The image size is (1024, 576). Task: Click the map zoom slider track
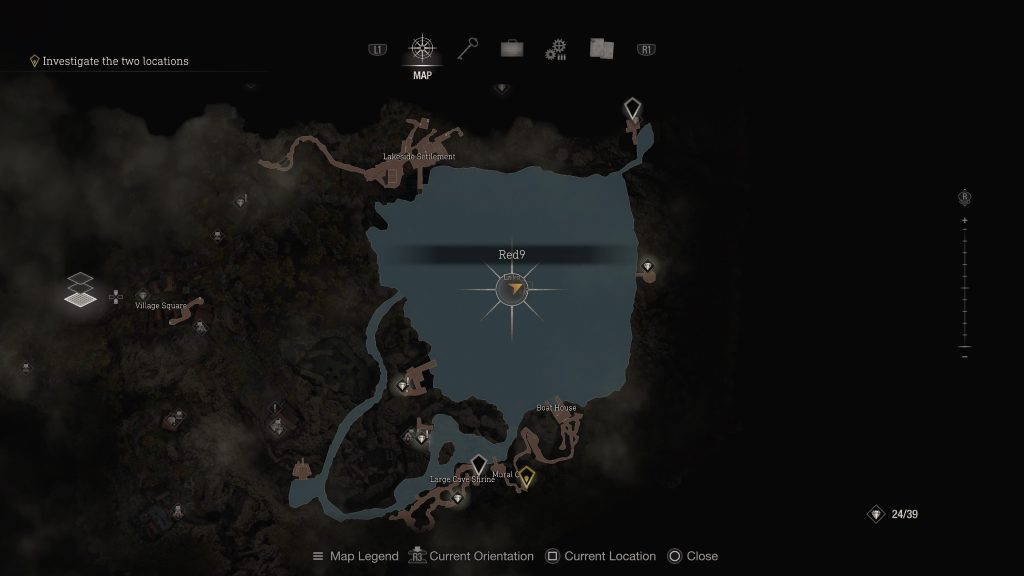(964, 290)
